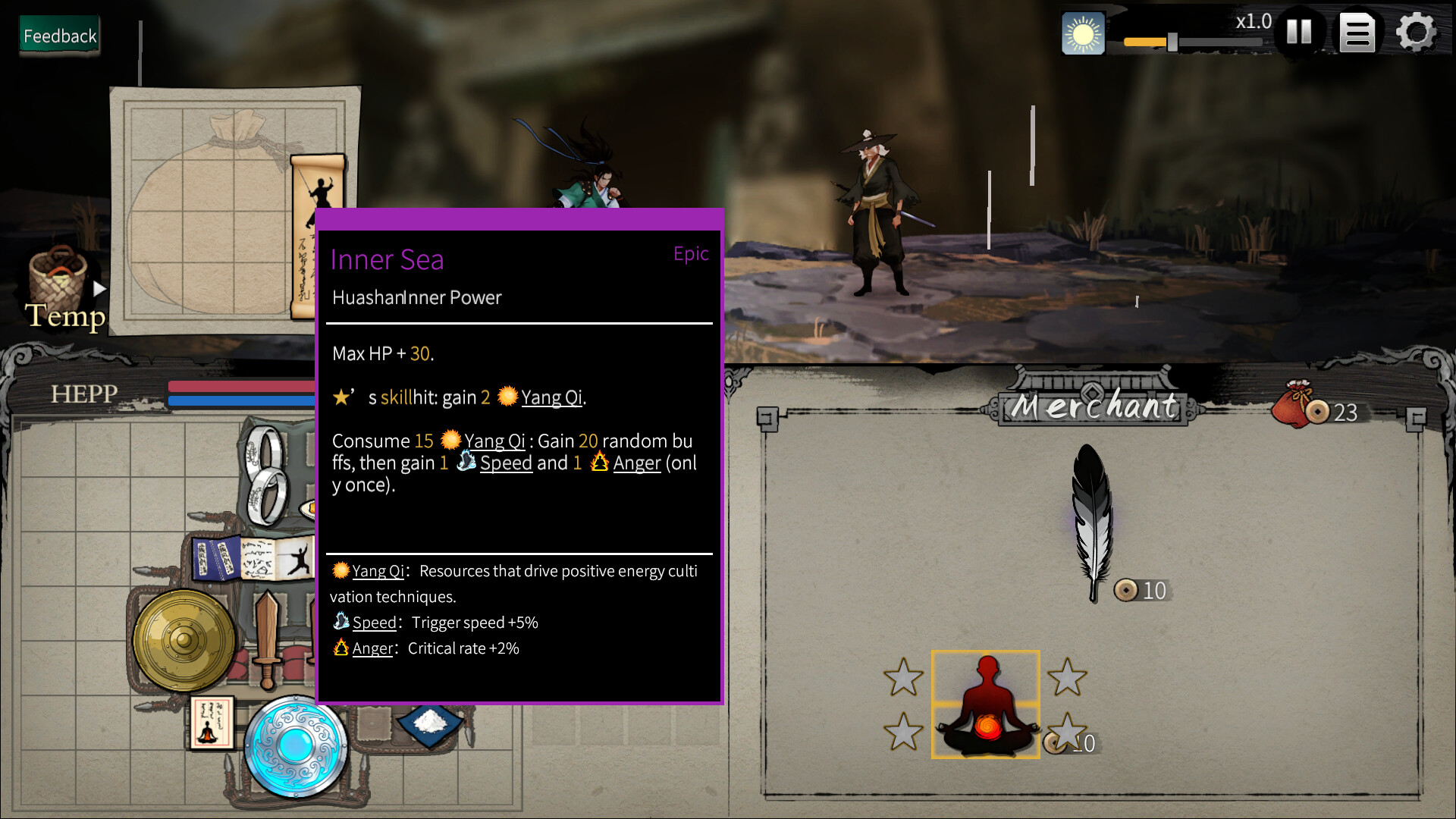
Task: Open the Feedback form
Action: 60,36
